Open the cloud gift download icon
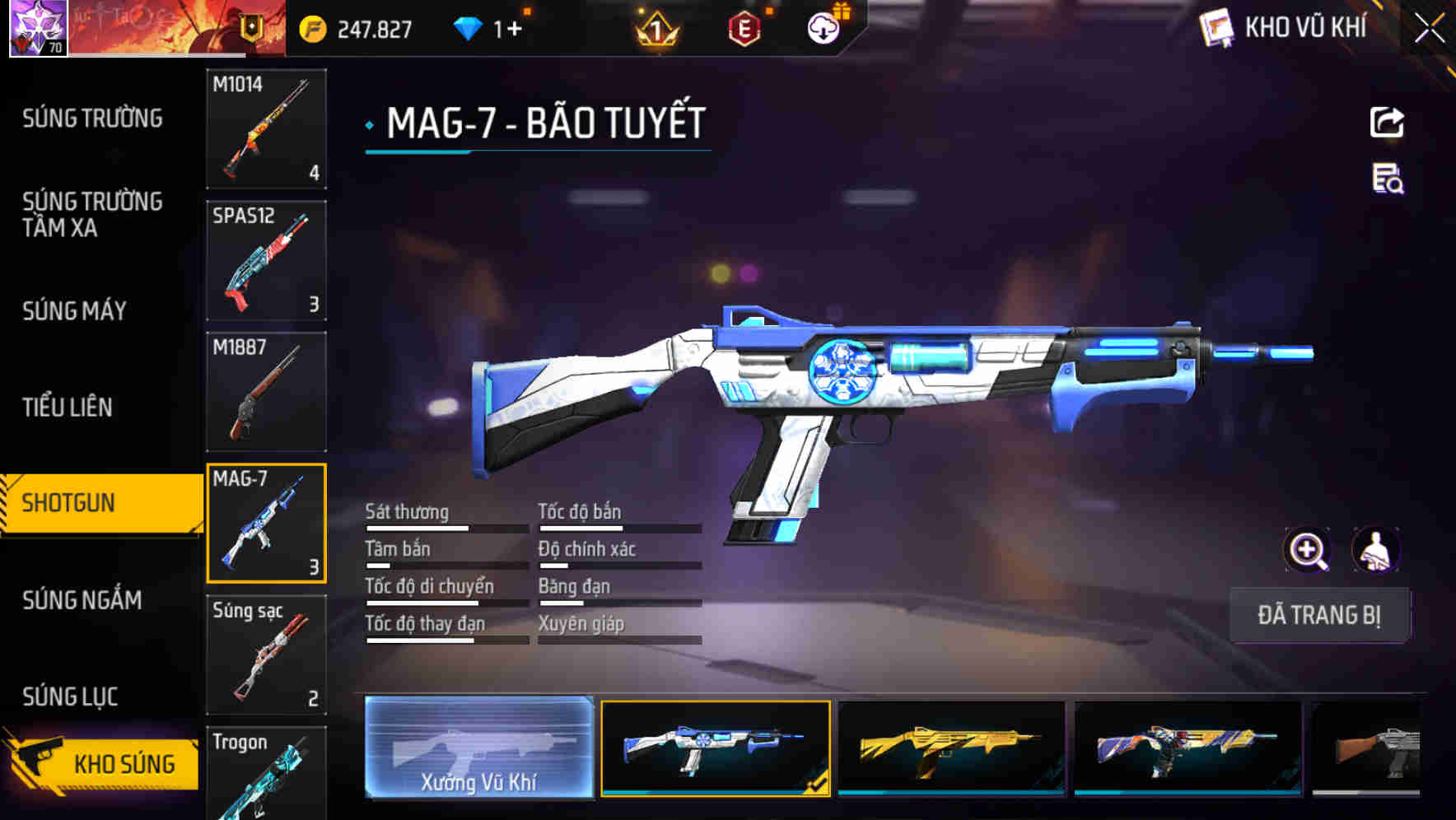 tap(821, 26)
